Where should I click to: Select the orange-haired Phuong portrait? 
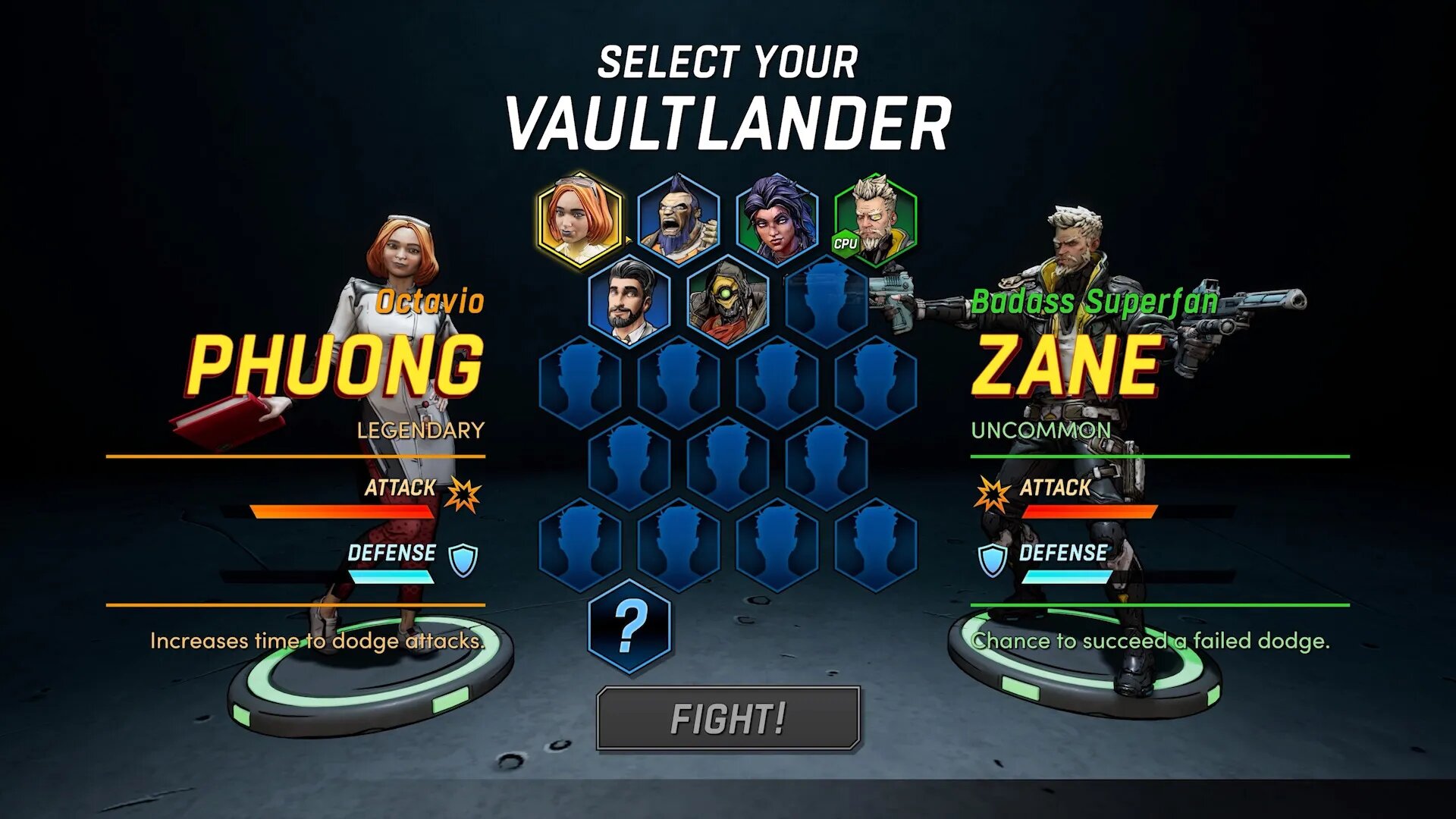[580, 220]
